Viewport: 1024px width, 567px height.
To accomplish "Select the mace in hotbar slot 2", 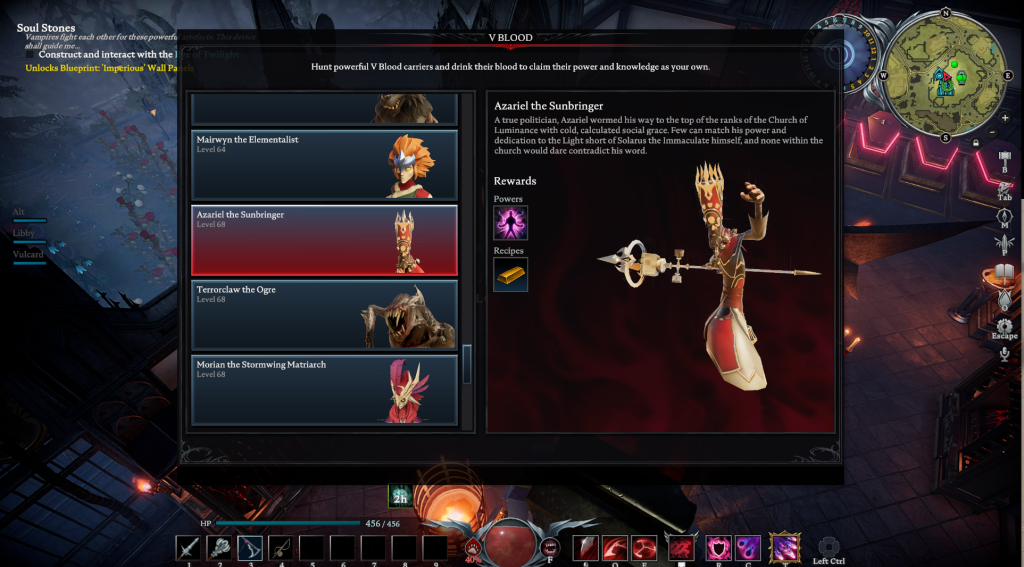I will click(219, 547).
